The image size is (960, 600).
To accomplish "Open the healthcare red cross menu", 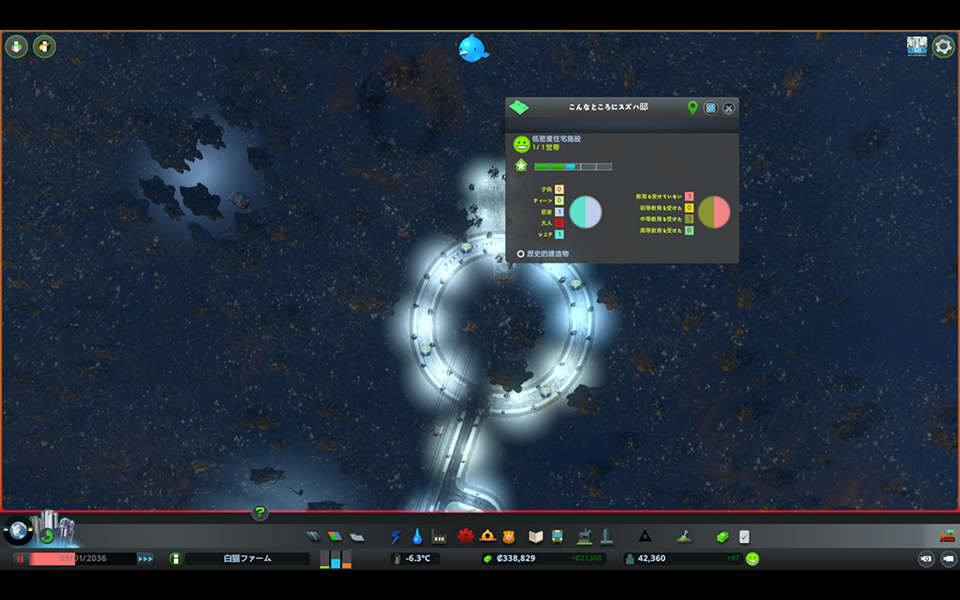I will [x=466, y=537].
